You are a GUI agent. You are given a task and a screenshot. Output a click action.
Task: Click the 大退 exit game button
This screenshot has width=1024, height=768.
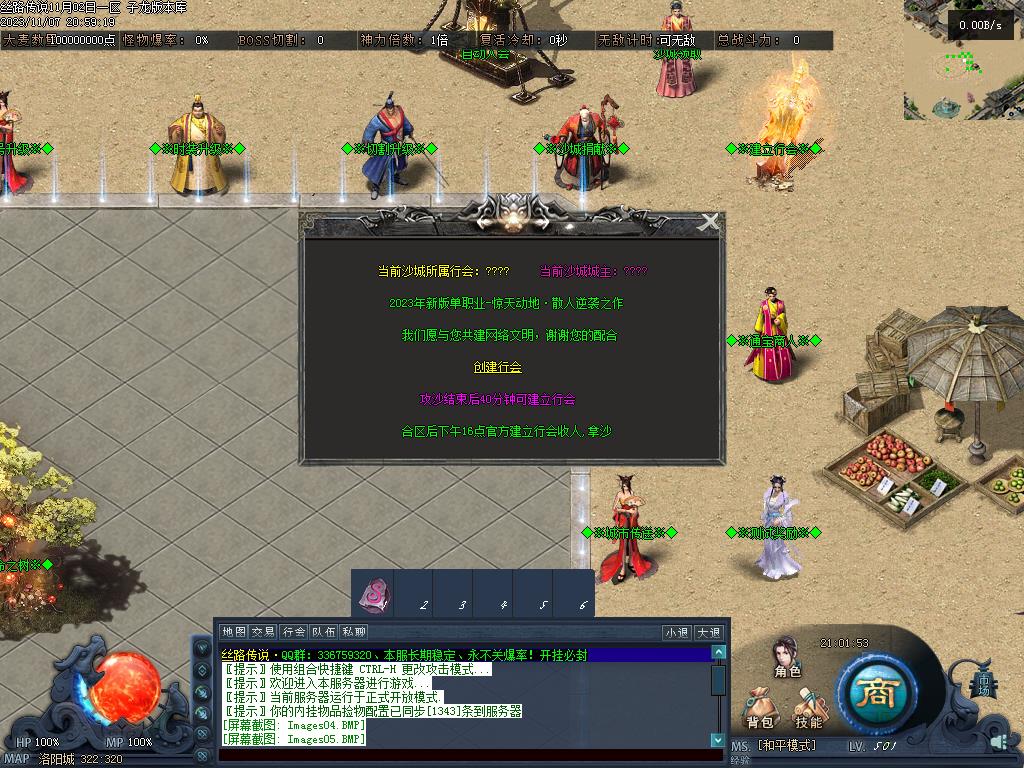[708, 632]
